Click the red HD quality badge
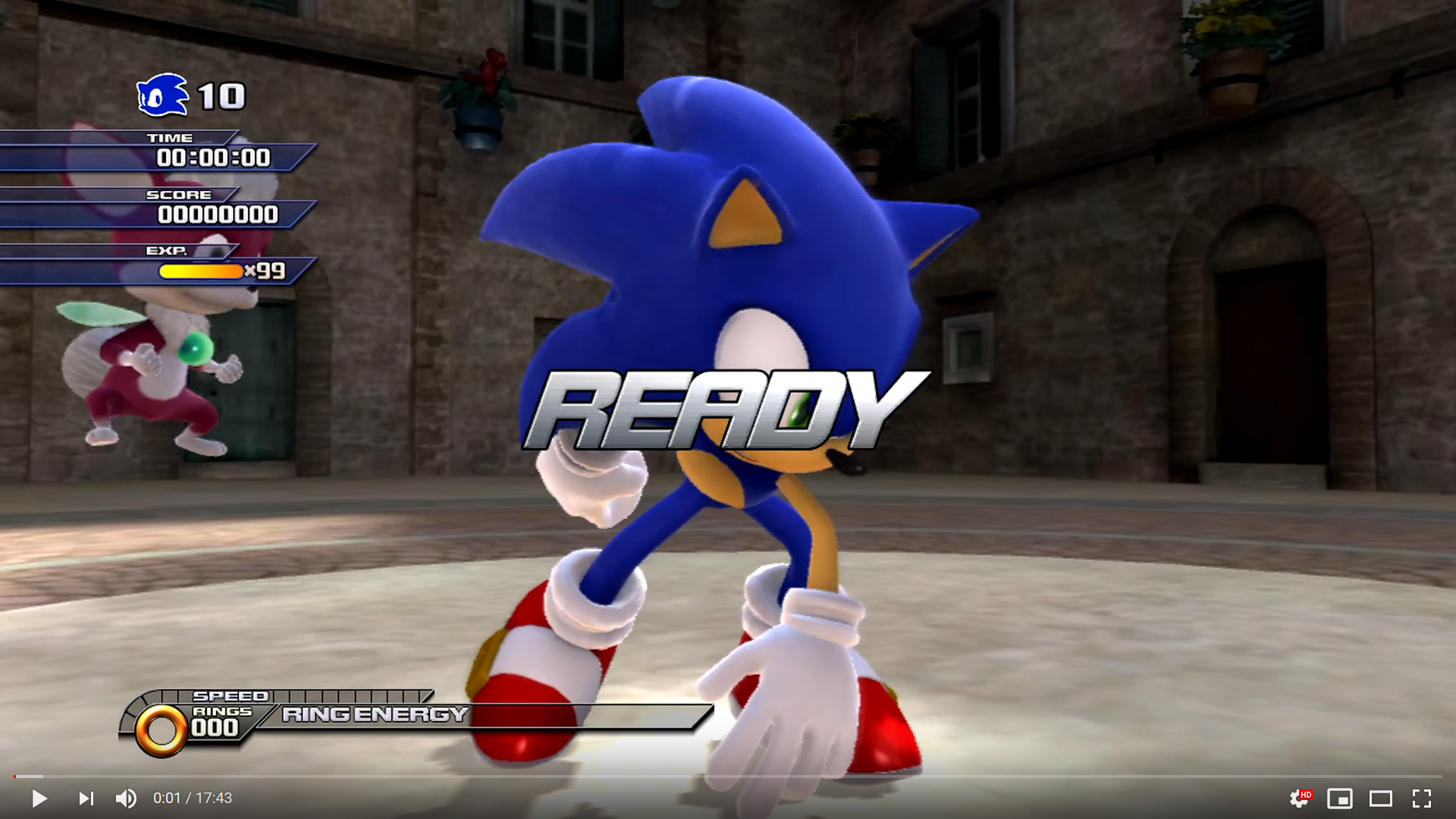 (1307, 794)
